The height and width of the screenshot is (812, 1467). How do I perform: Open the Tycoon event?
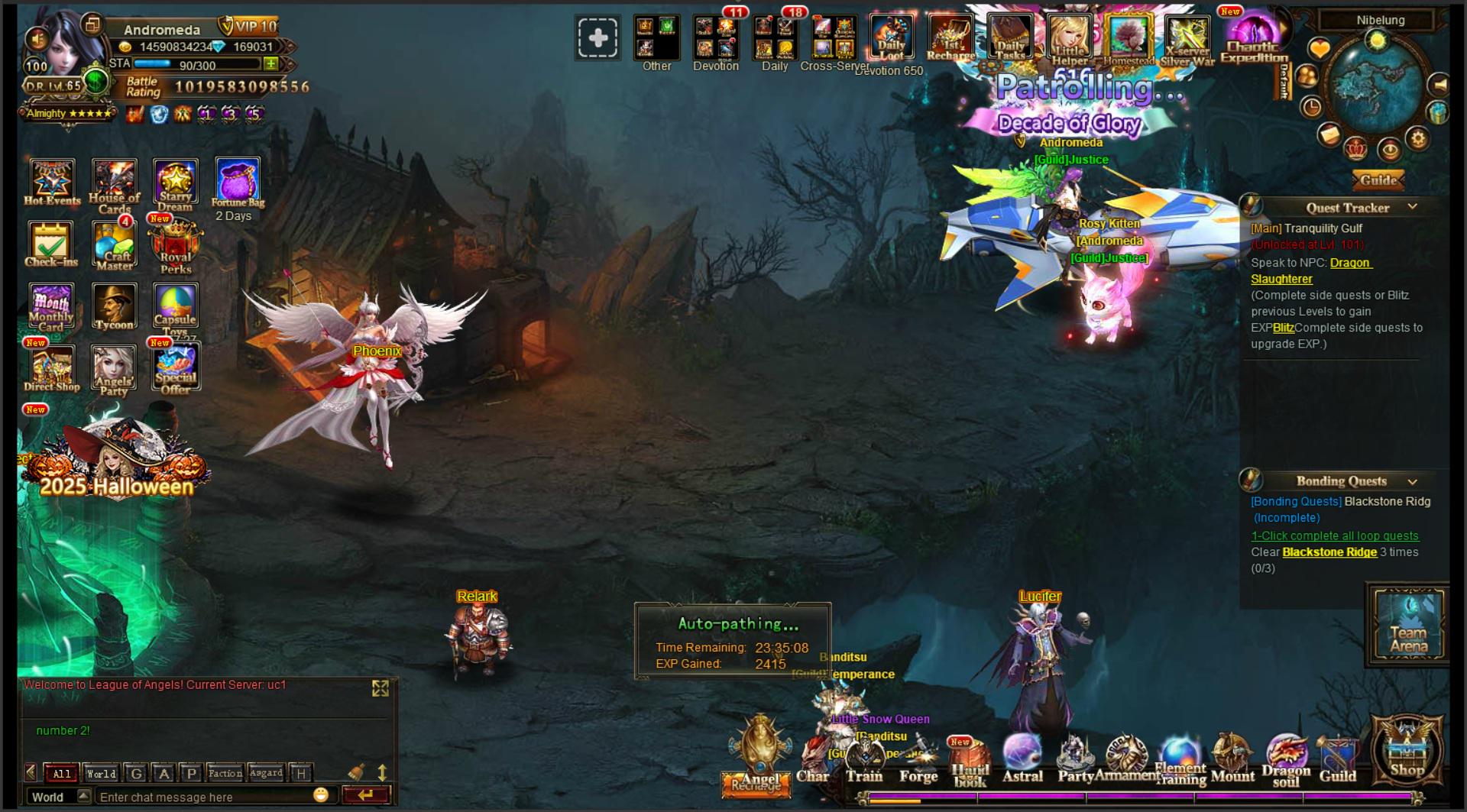pos(114,306)
